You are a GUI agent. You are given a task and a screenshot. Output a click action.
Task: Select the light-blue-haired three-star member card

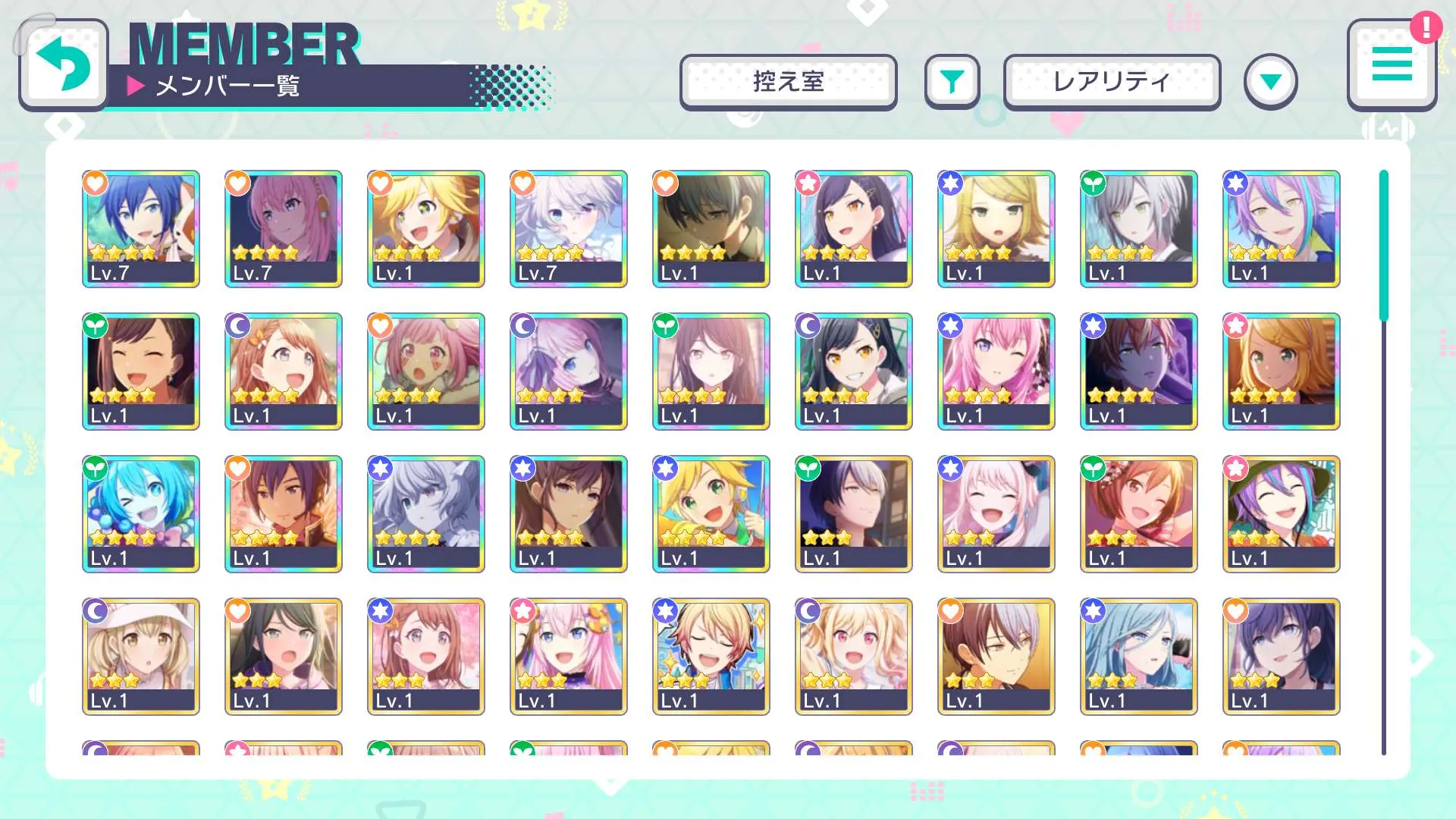pyautogui.click(x=1139, y=656)
